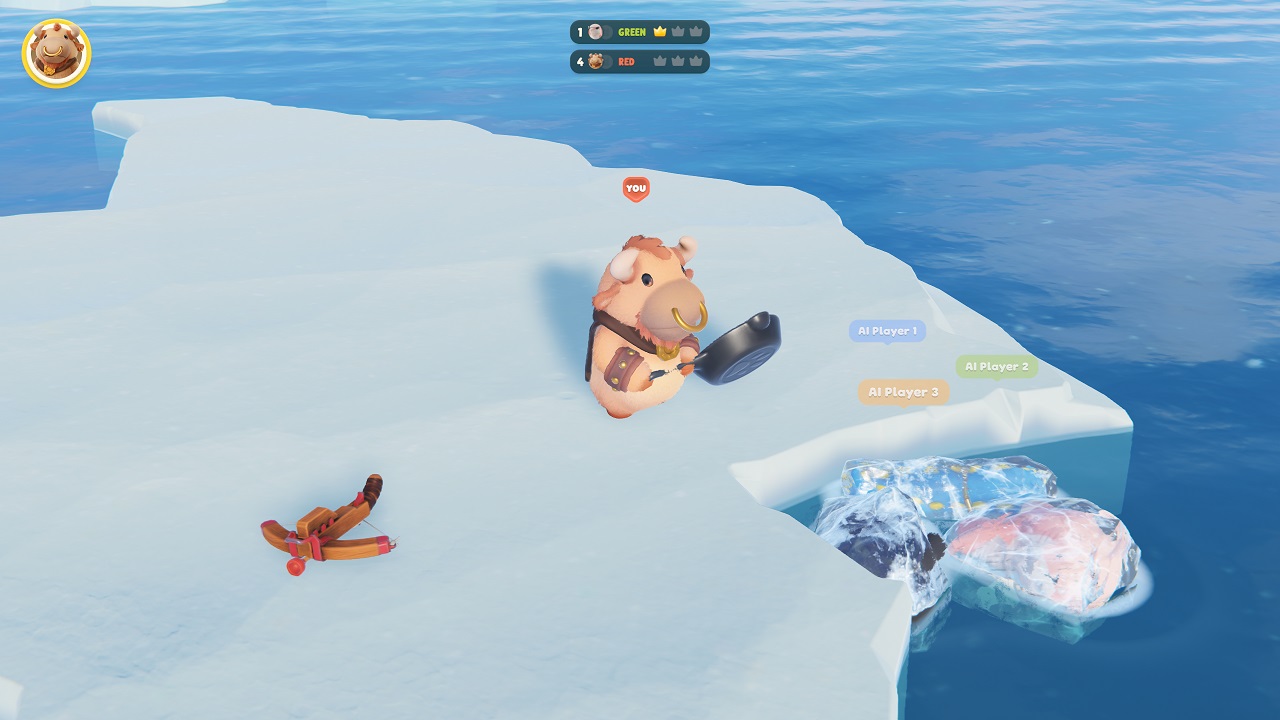
Task: Select the RED team scoreboard row
Action: click(639, 62)
